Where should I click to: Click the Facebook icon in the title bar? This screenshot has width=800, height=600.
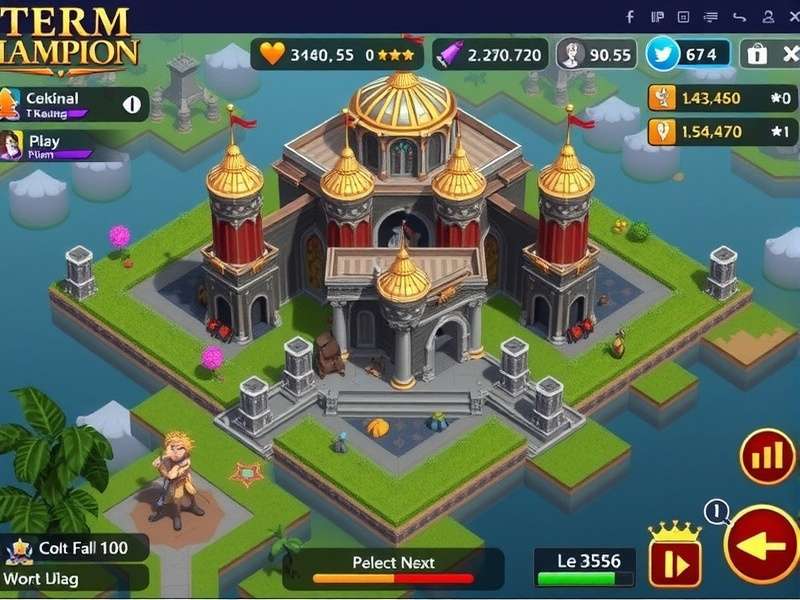tap(630, 16)
